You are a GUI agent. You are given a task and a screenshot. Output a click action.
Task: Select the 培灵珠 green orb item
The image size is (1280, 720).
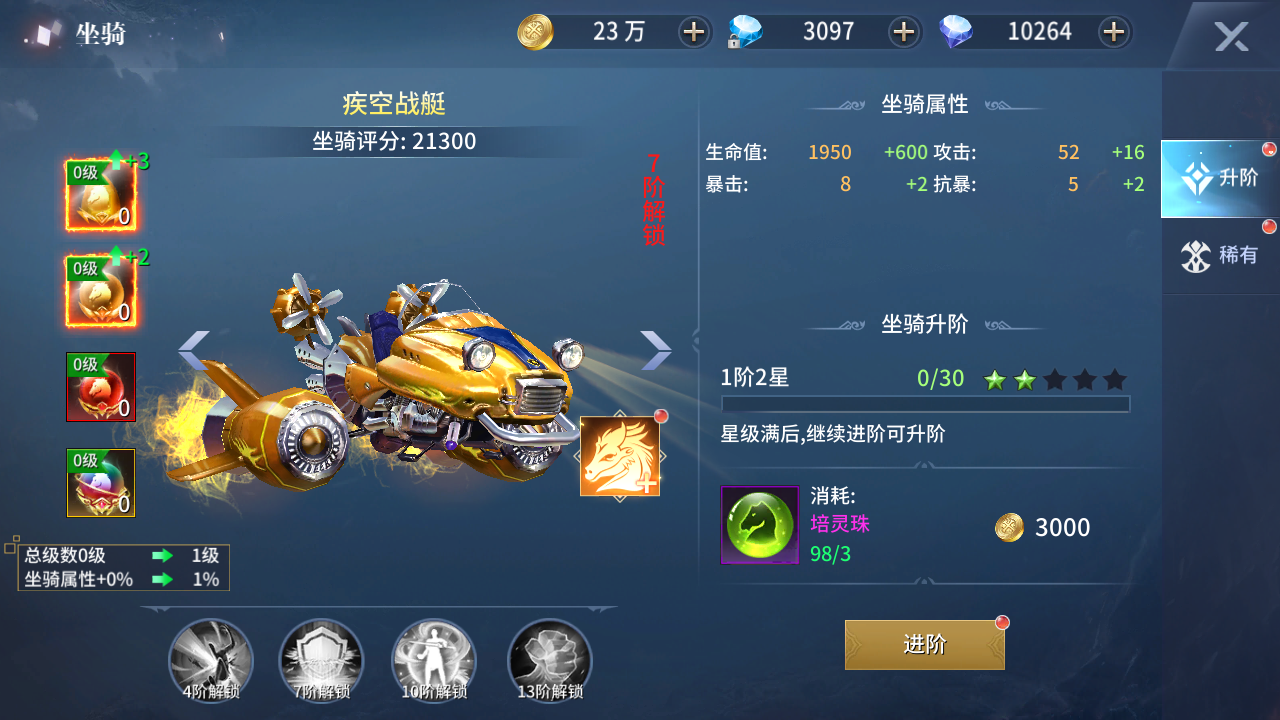coord(760,525)
